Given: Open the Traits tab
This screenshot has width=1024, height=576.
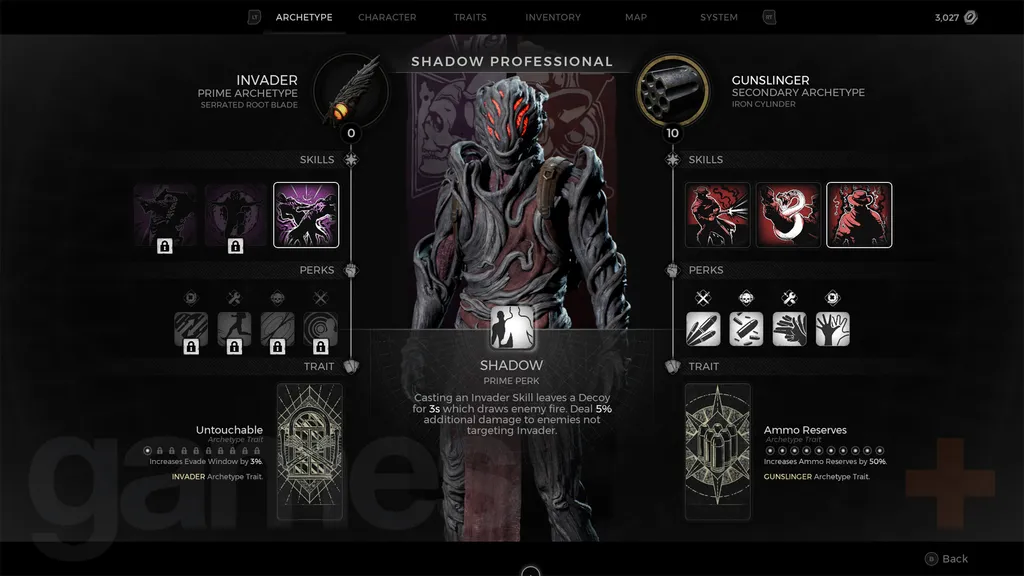Looking at the screenshot, I should [x=470, y=17].
